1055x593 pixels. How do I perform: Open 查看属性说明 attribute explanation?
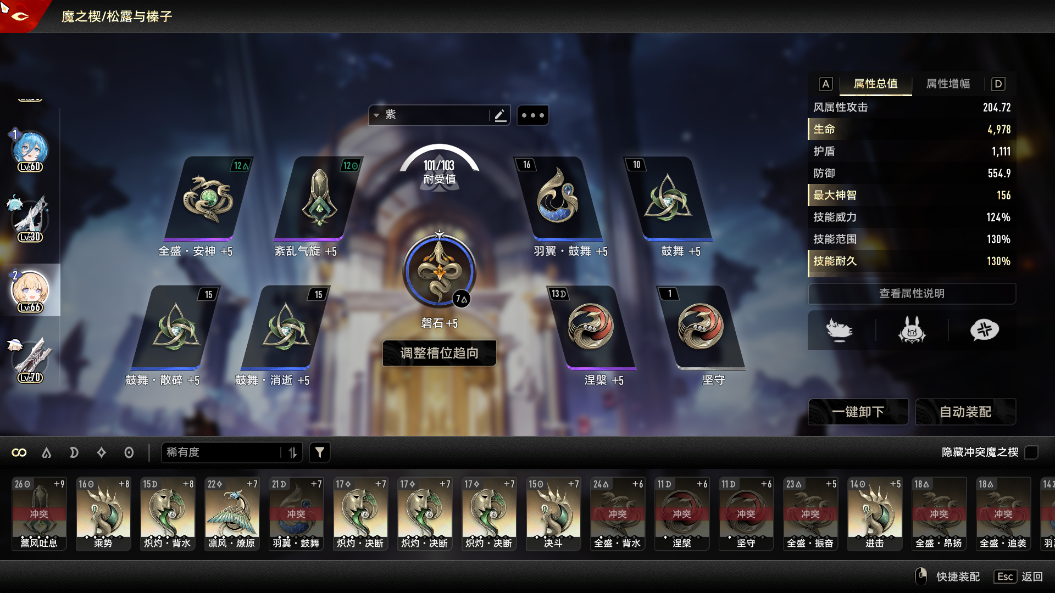911,294
